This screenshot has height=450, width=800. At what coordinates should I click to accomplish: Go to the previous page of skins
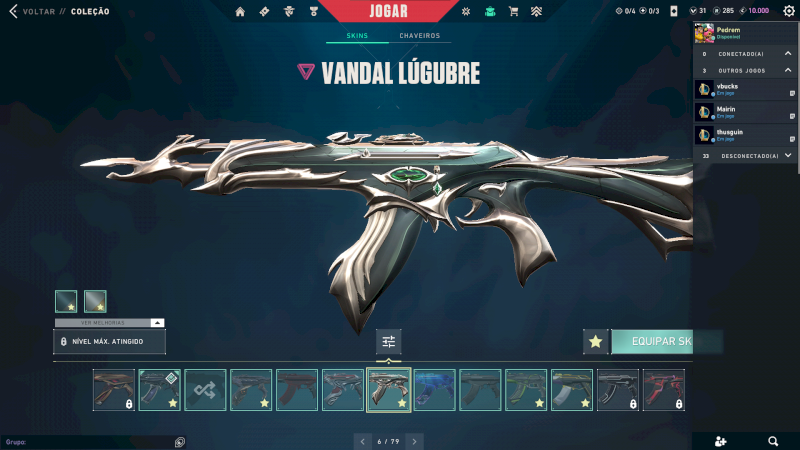pos(362,440)
